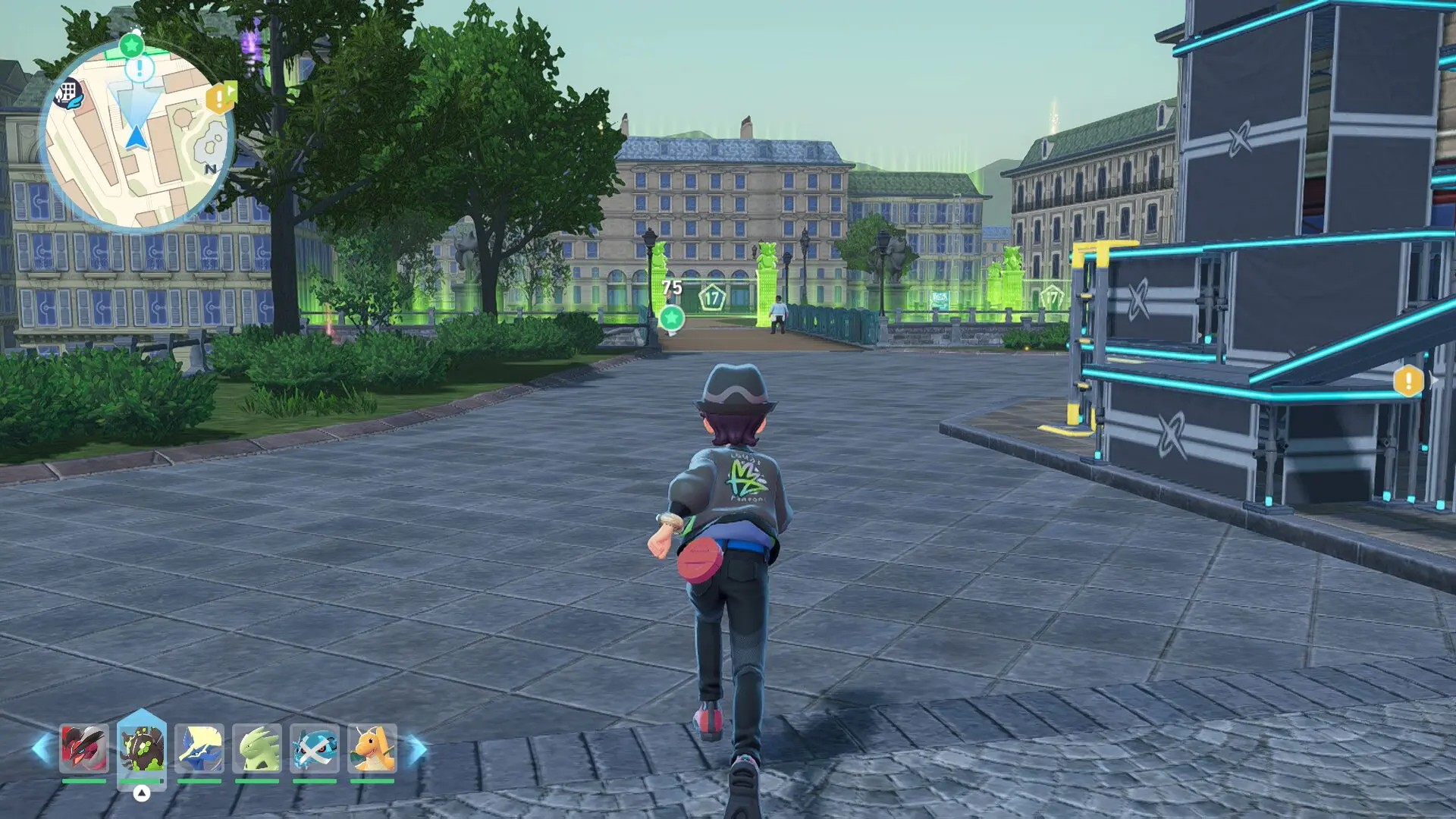
Task: Choose Dragonite from the party bar
Action: click(372, 748)
